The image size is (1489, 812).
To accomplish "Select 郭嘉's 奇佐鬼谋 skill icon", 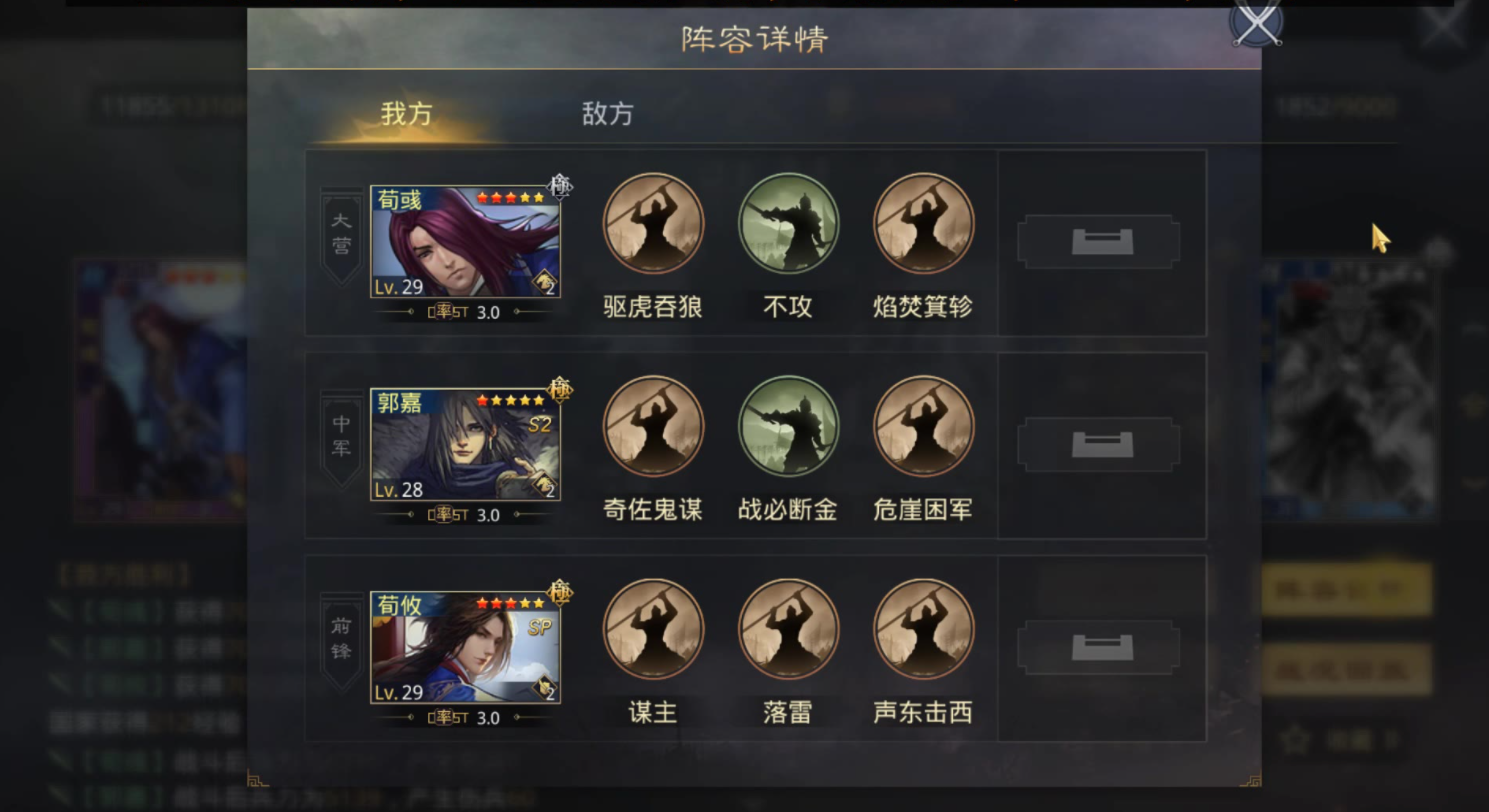I will pyautogui.click(x=652, y=425).
